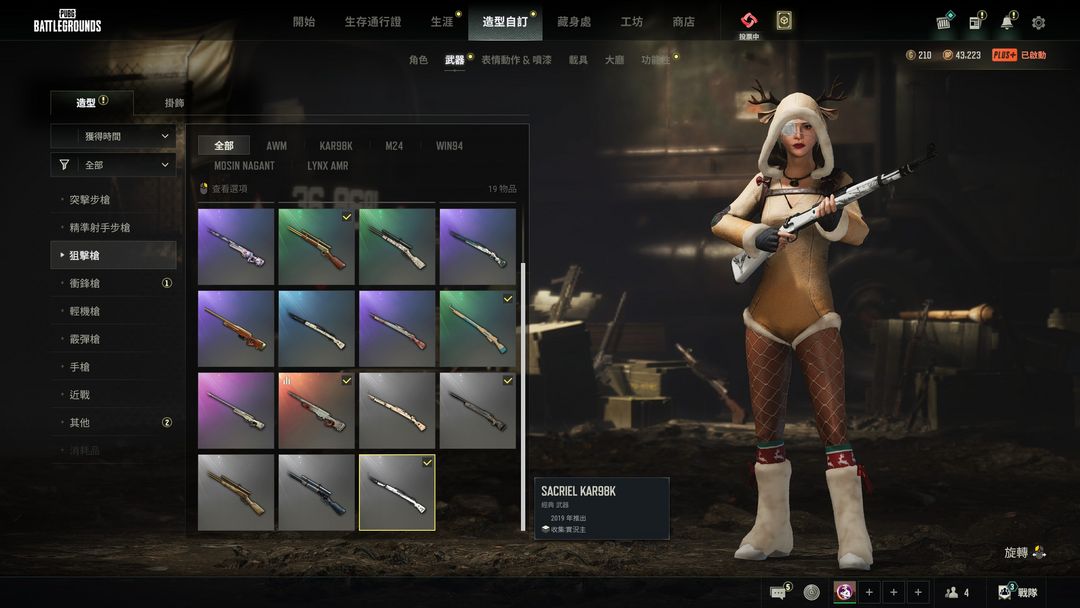Screen dimensions: 1080x608
Task: Filter skins by KAR98K
Action: click(336, 146)
